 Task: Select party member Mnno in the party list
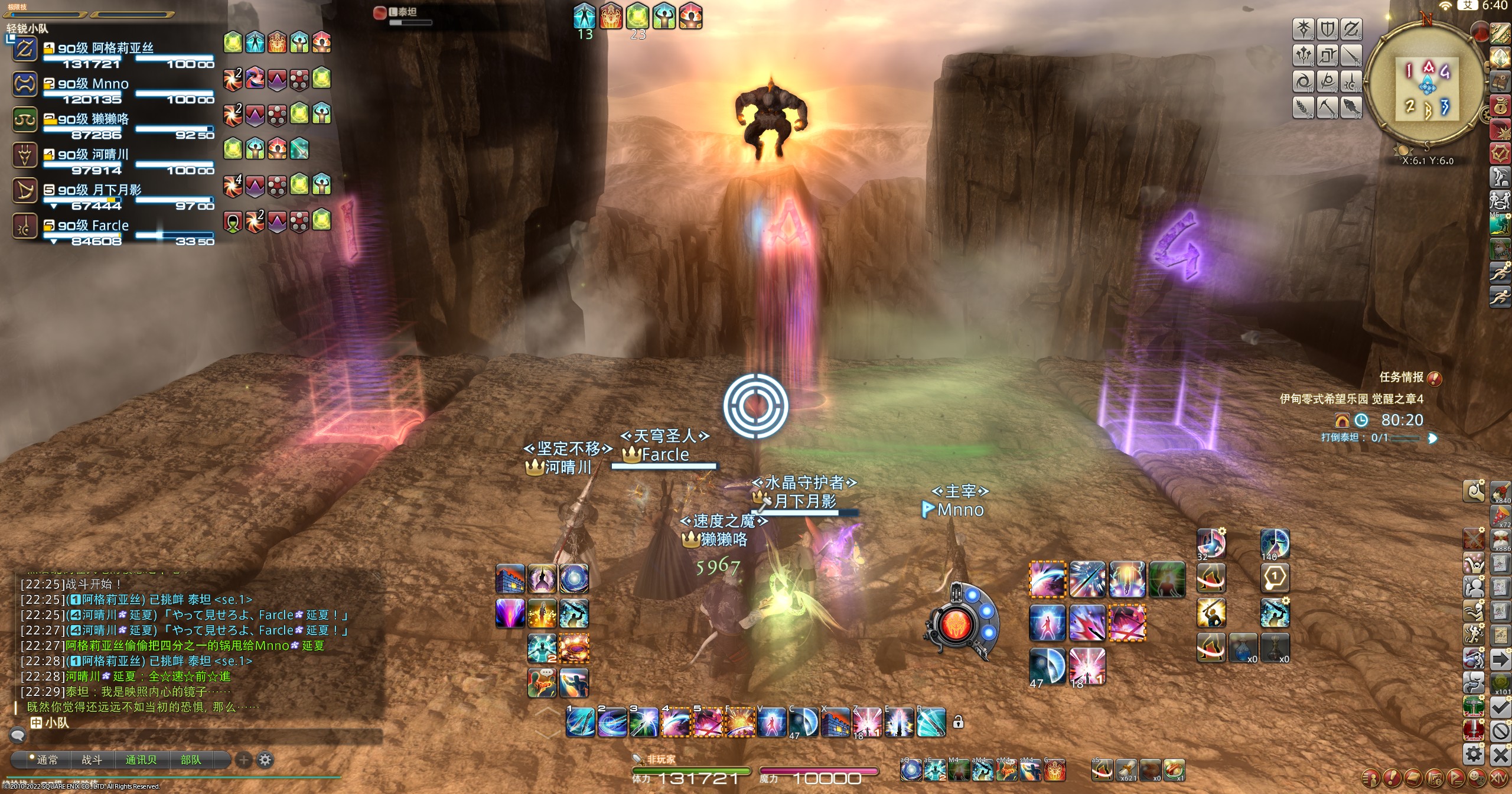pos(93,84)
